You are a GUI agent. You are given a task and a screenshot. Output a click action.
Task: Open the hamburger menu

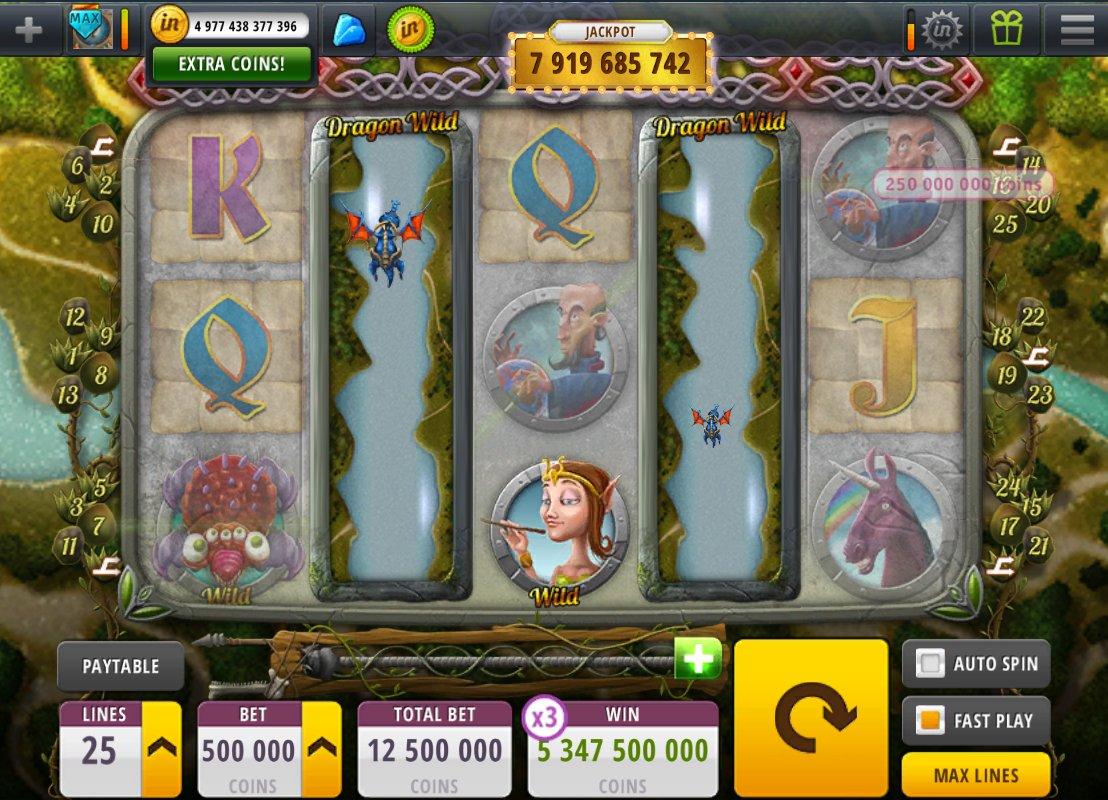[x=1076, y=29]
